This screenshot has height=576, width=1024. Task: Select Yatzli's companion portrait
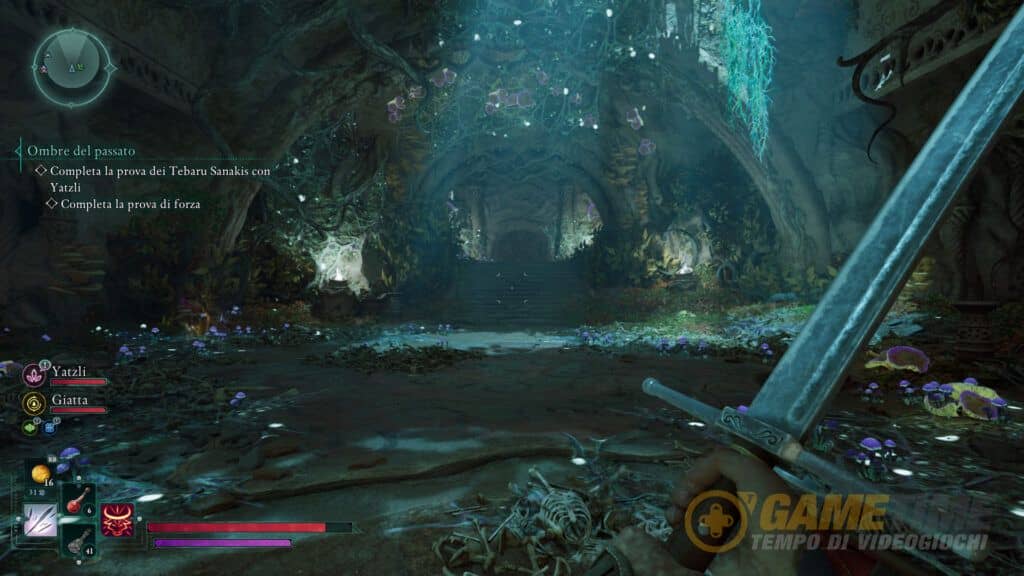pos(33,374)
